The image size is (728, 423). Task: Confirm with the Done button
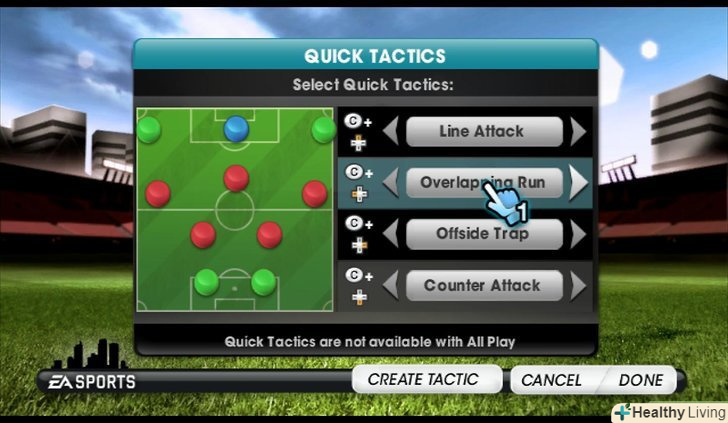click(640, 380)
